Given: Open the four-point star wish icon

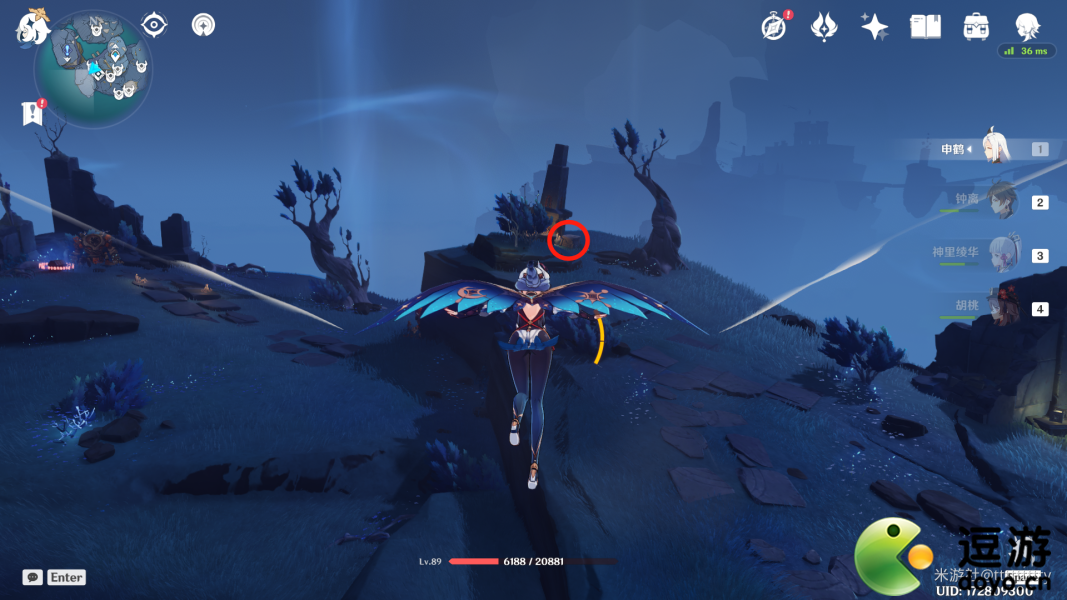Looking at the screenshot, I should [875, 27].
